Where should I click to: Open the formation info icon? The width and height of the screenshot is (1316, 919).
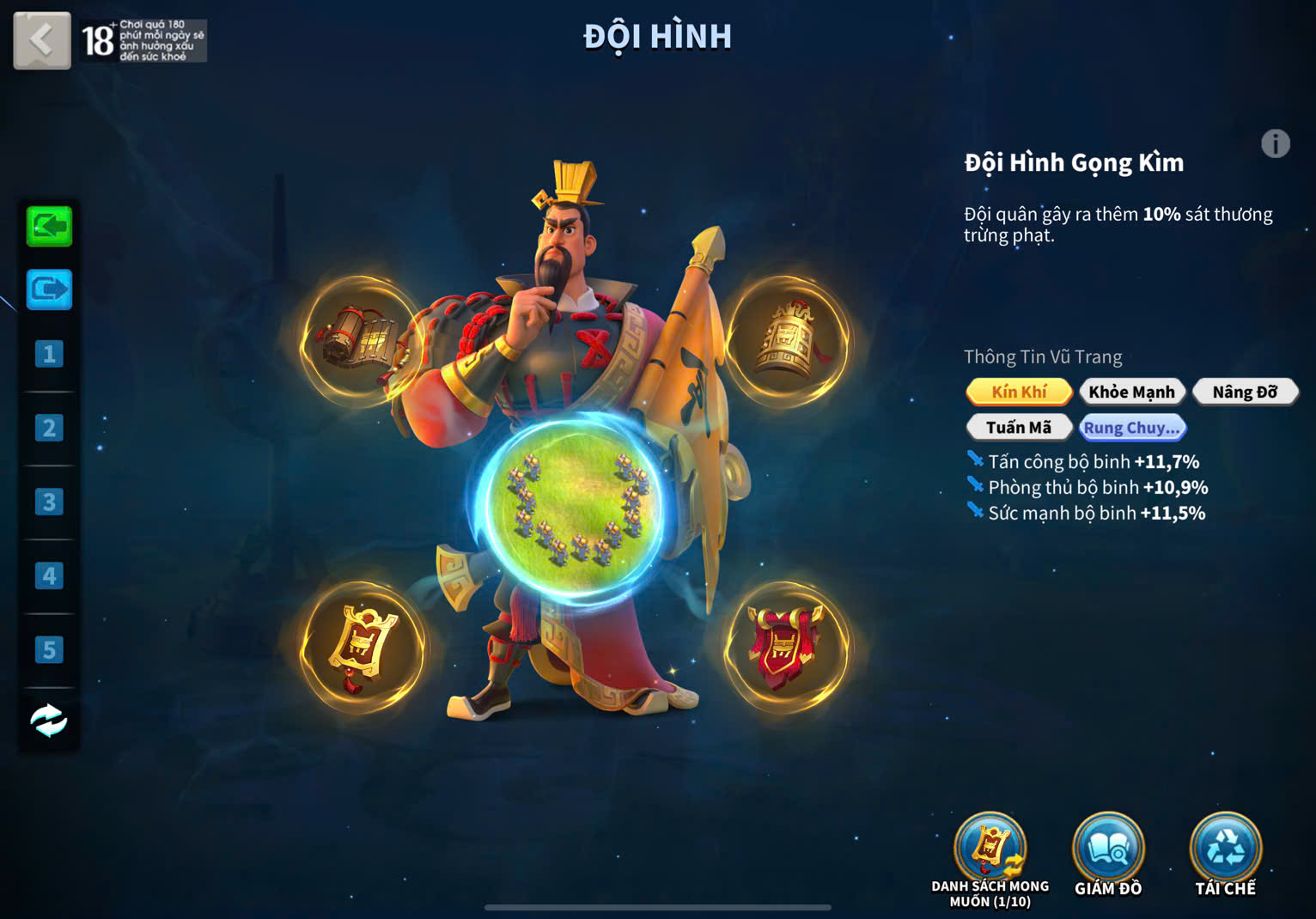click(1275, 143)
